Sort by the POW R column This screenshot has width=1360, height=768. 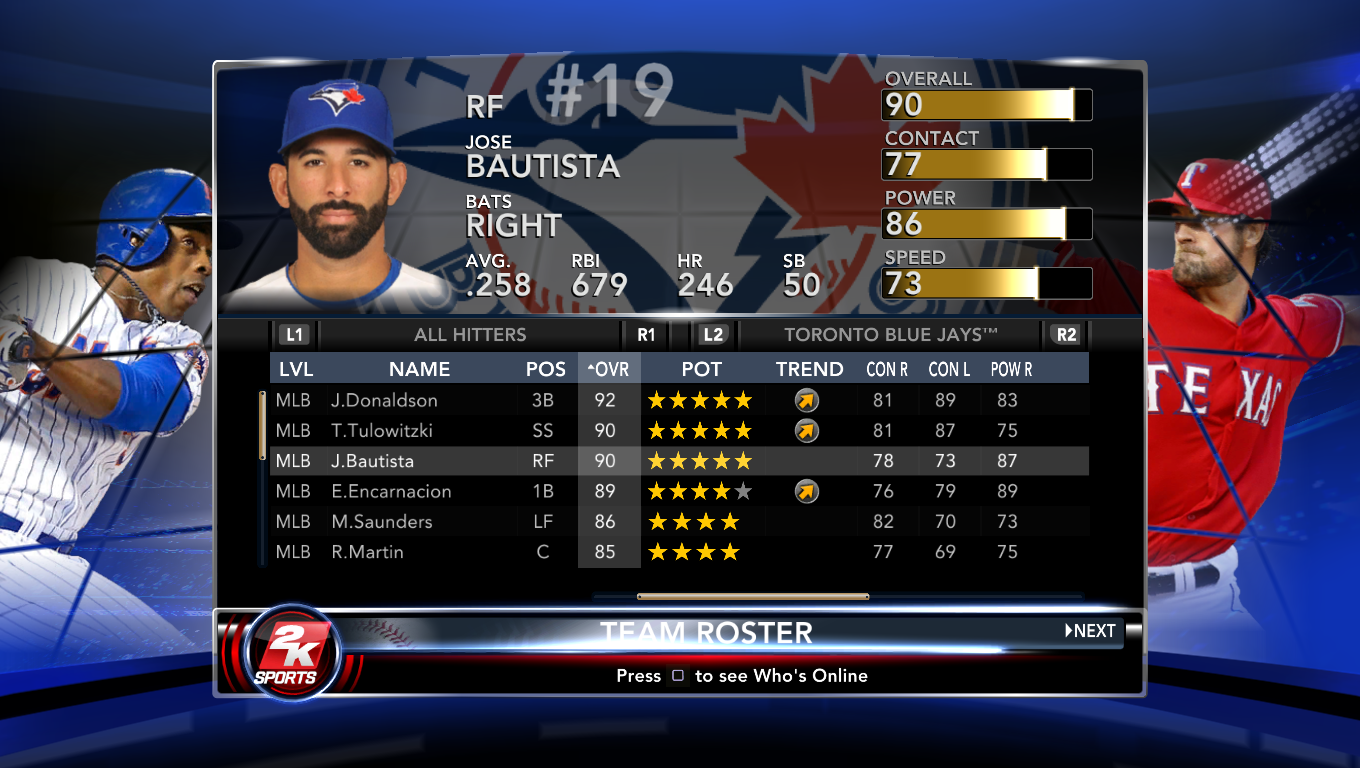(1011, 369)
